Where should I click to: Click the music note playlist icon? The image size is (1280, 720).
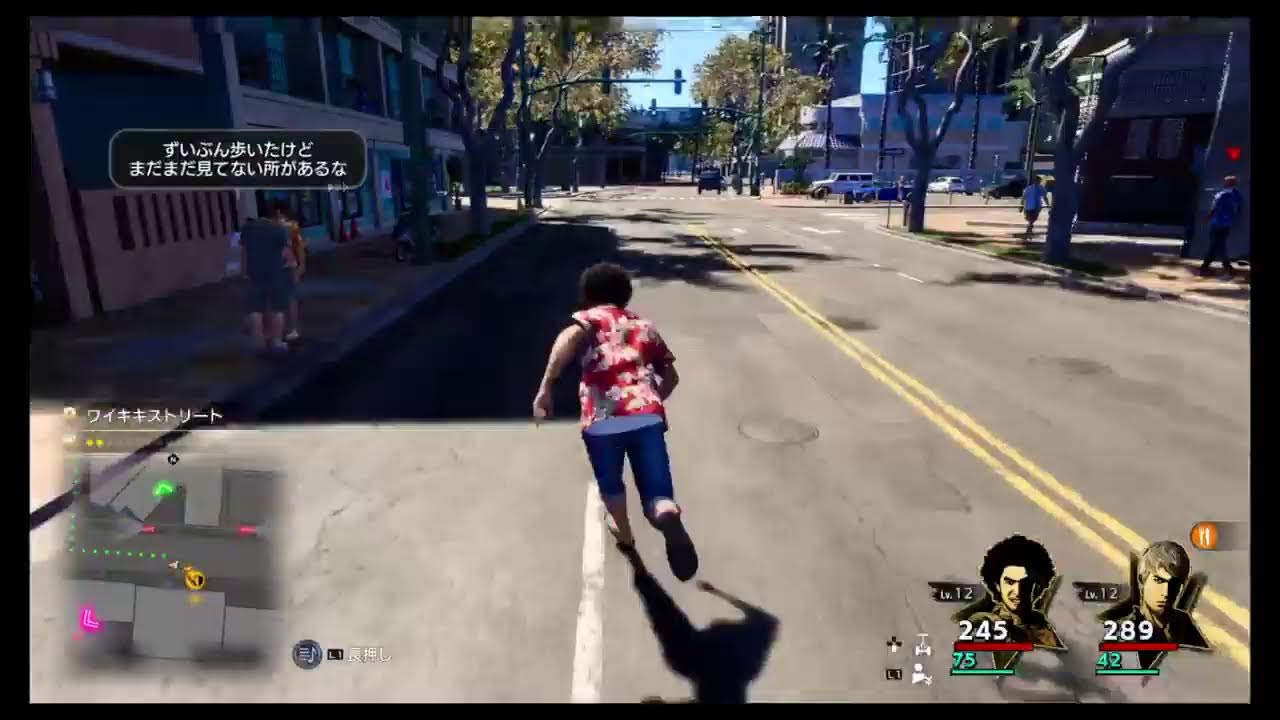(x=306, y=654)
